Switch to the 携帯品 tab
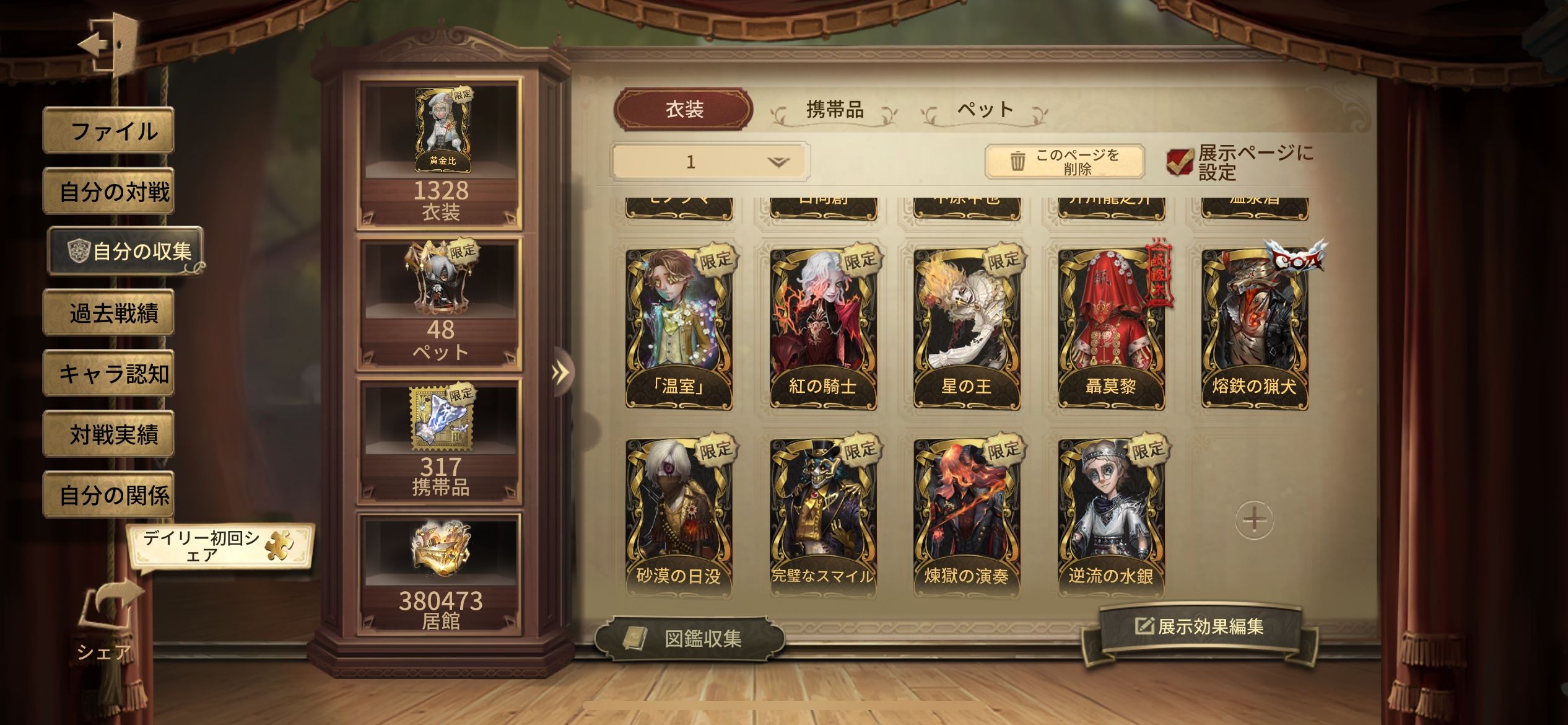 tap(834, 110)
